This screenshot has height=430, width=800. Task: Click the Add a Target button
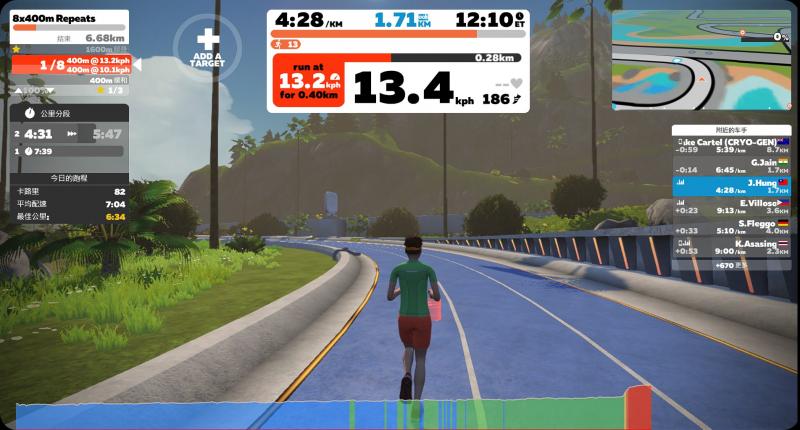[207, 46]
